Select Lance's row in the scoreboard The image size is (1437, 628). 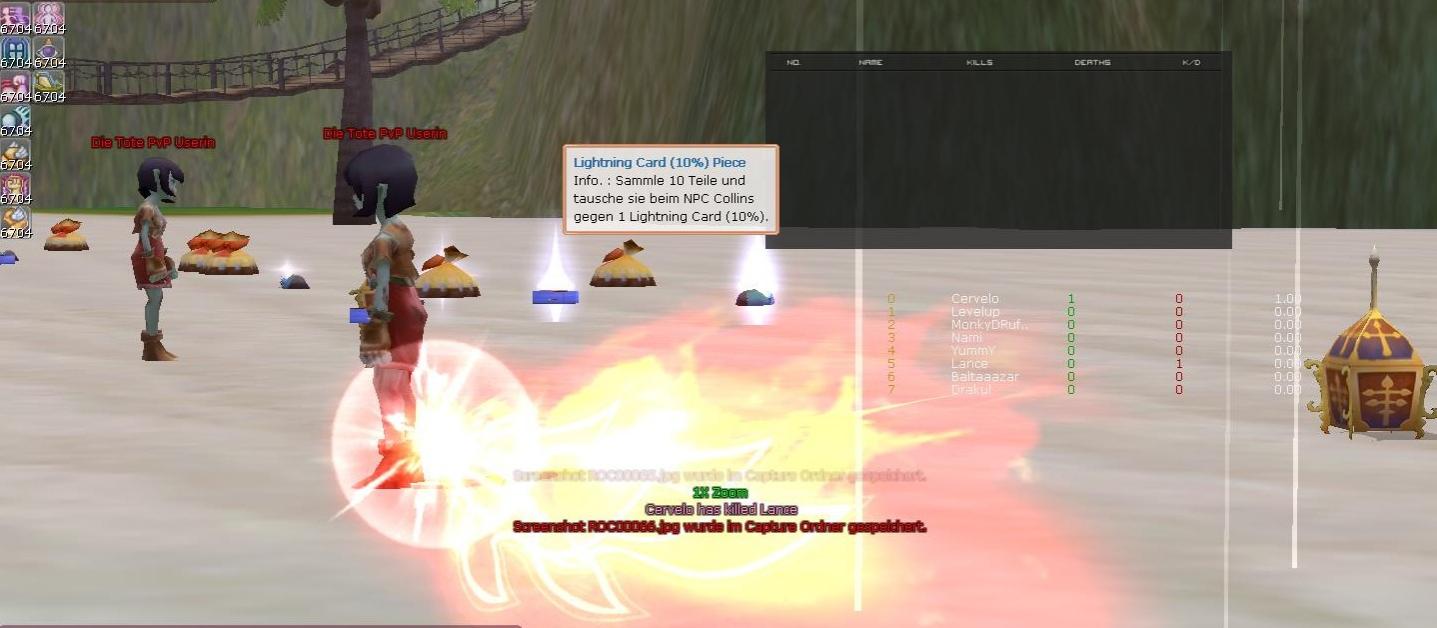(968, 364)
